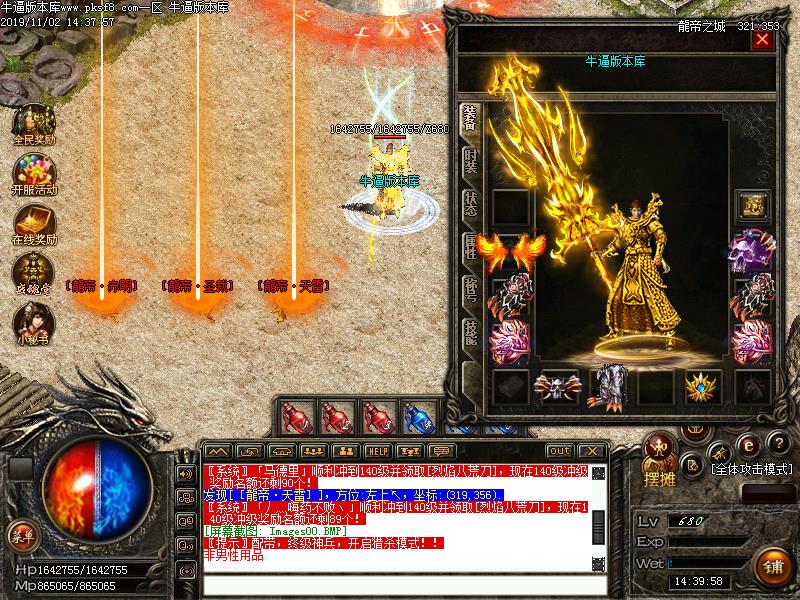
Task: Select the purple skull equipment slot
Action: point(752,250)
